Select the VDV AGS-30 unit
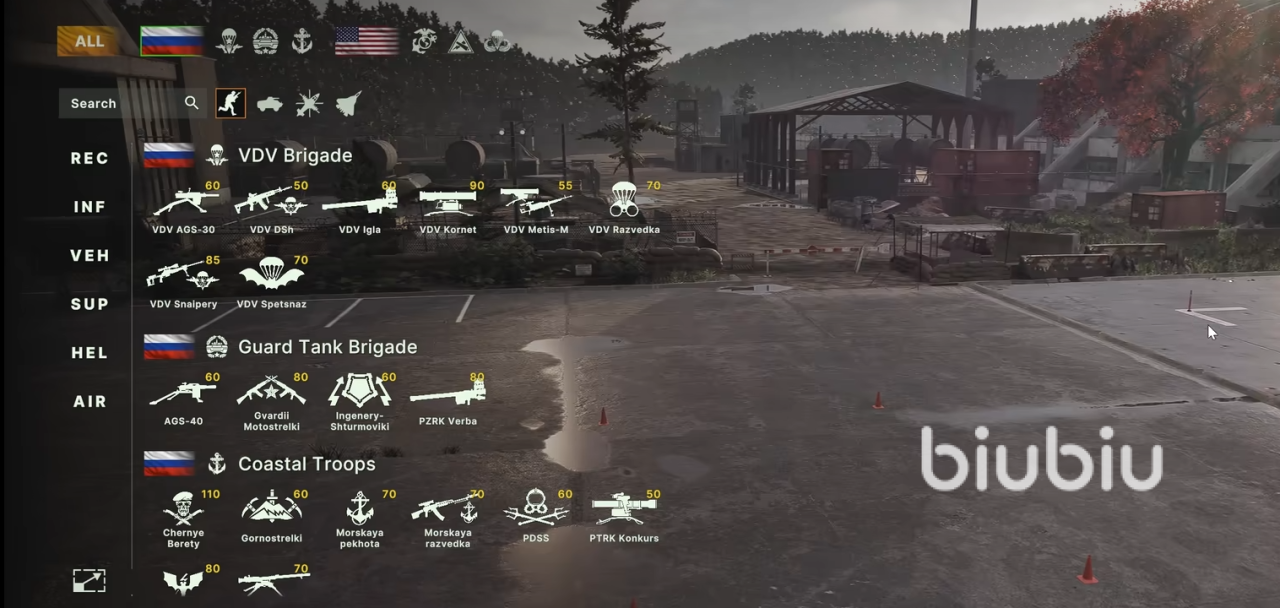This screenshot has width=1280, height=608. (183, 206)
